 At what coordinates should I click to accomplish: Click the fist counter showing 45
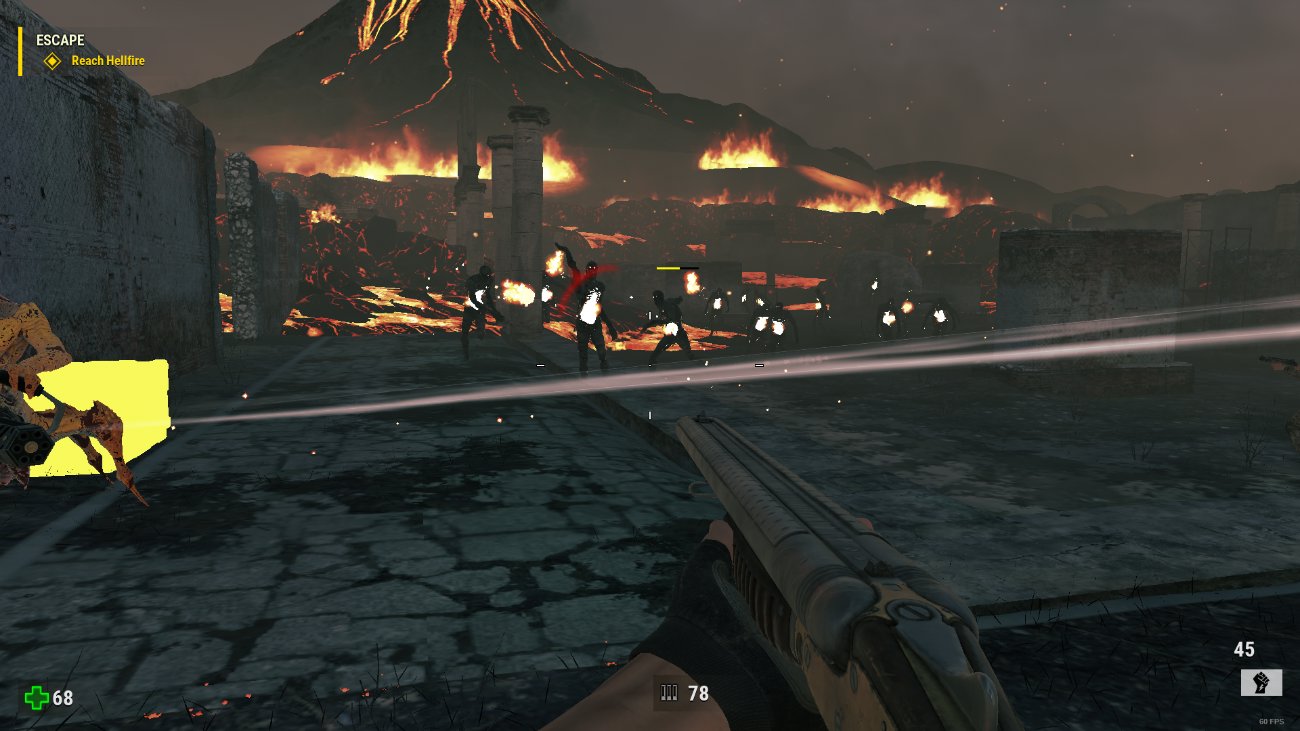point(1246,650)
